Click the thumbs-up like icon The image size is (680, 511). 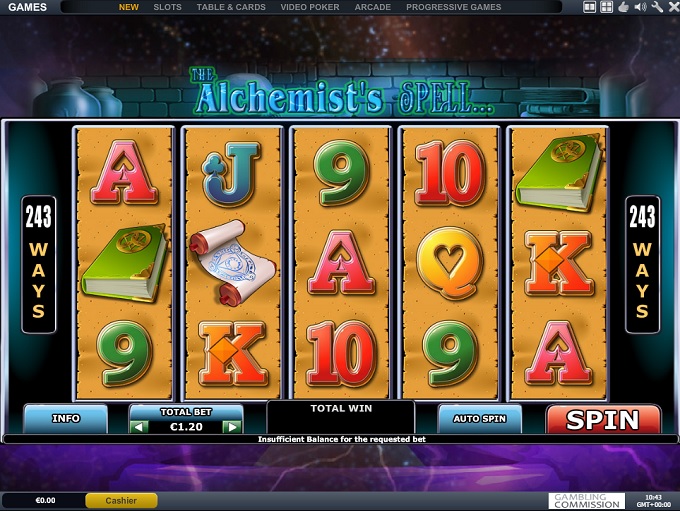(x=623, y=7)
